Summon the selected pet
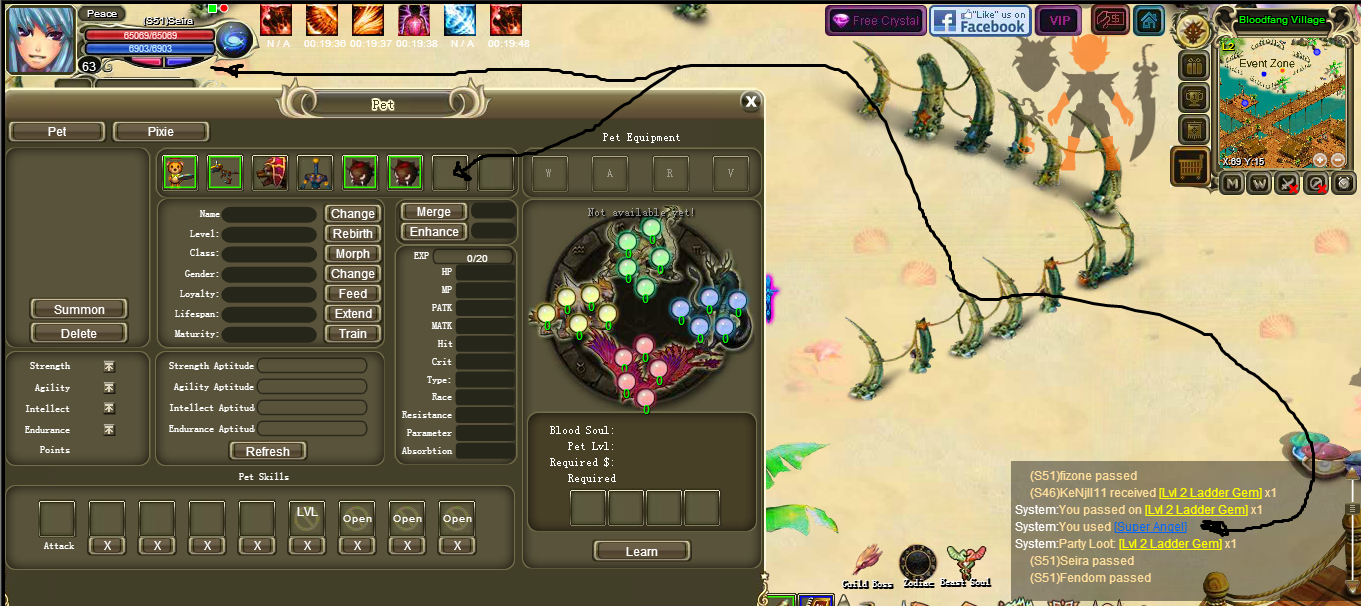This screenshot has height=606, width=1361. pyautogui.click(x=79, y=309)
